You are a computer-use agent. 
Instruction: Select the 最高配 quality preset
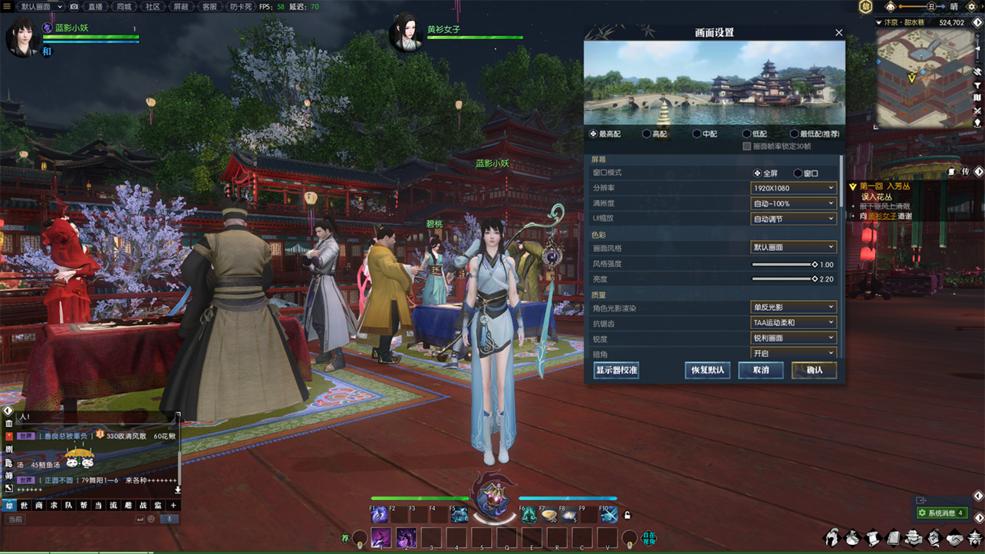[x=594, y=133]
